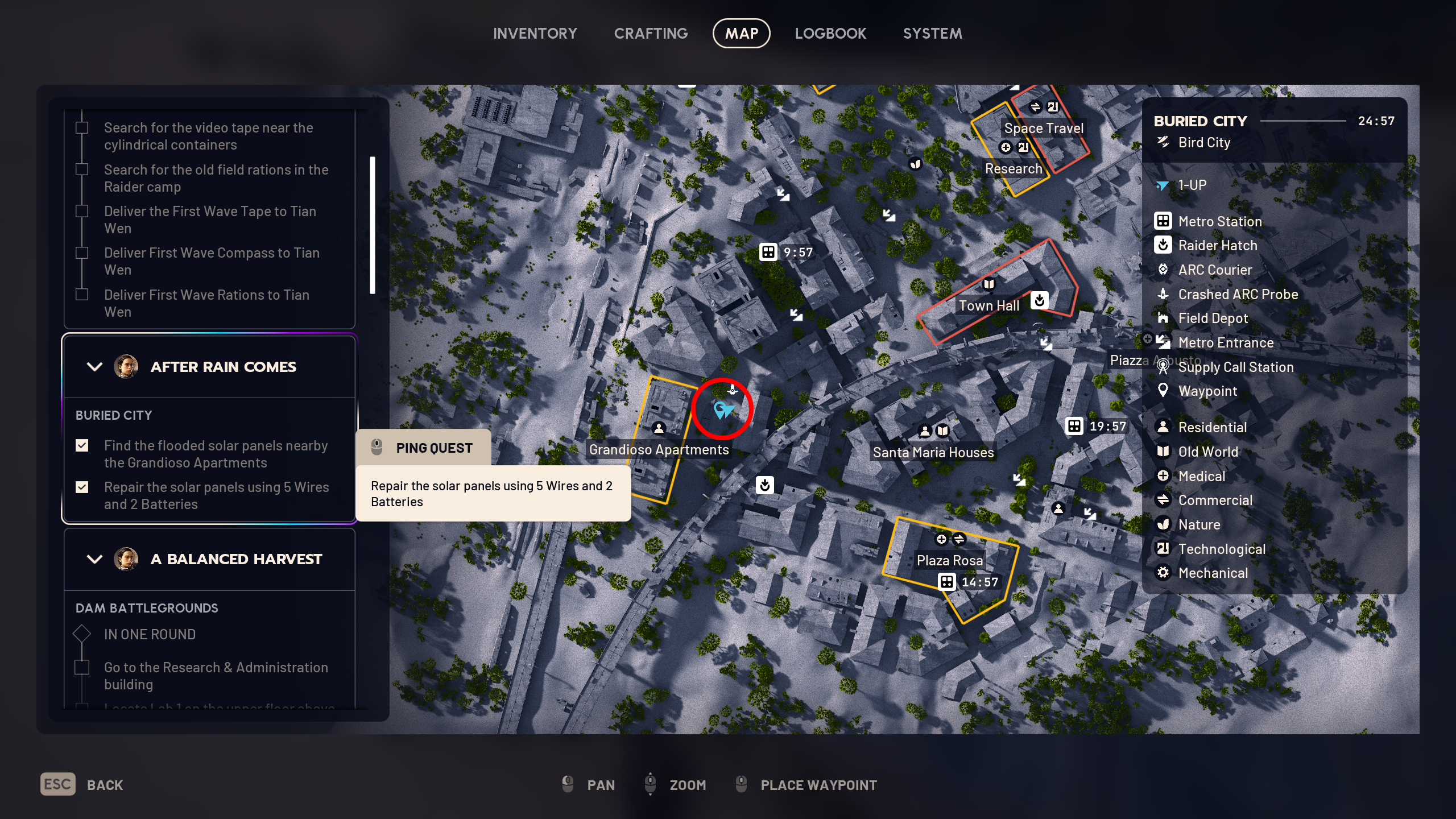Image resolution: width=1456 pixels, height=819 pixels.
Task: Select the Metro Station icon in the legend
Action: click(1164, 221)
